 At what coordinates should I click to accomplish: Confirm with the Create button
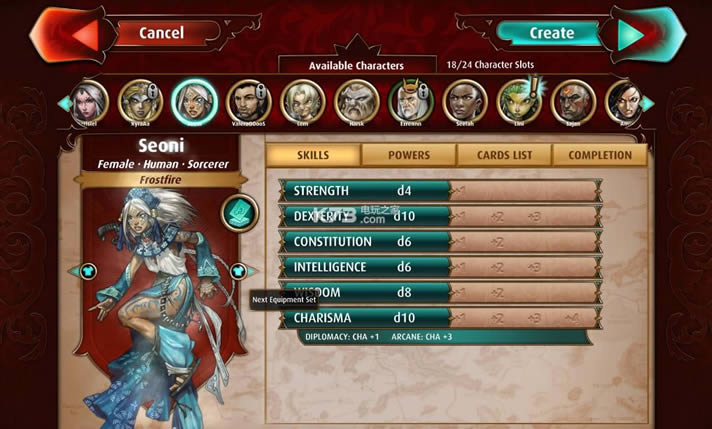coord(551,33)
